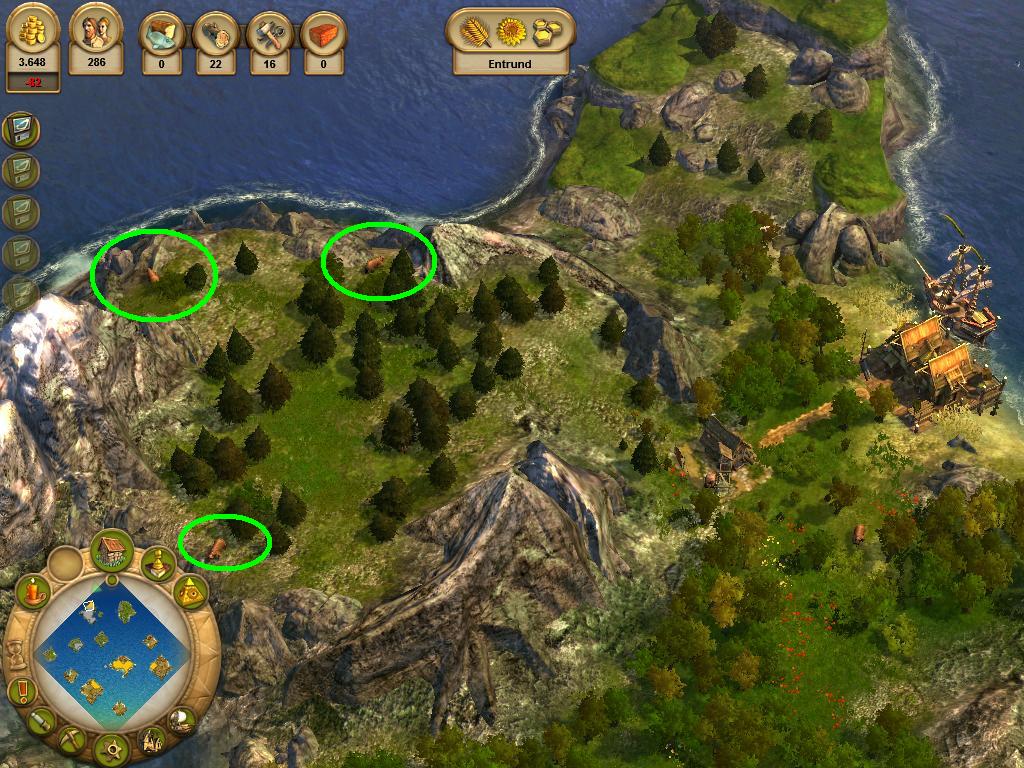Select the sailing ship button

182,719
